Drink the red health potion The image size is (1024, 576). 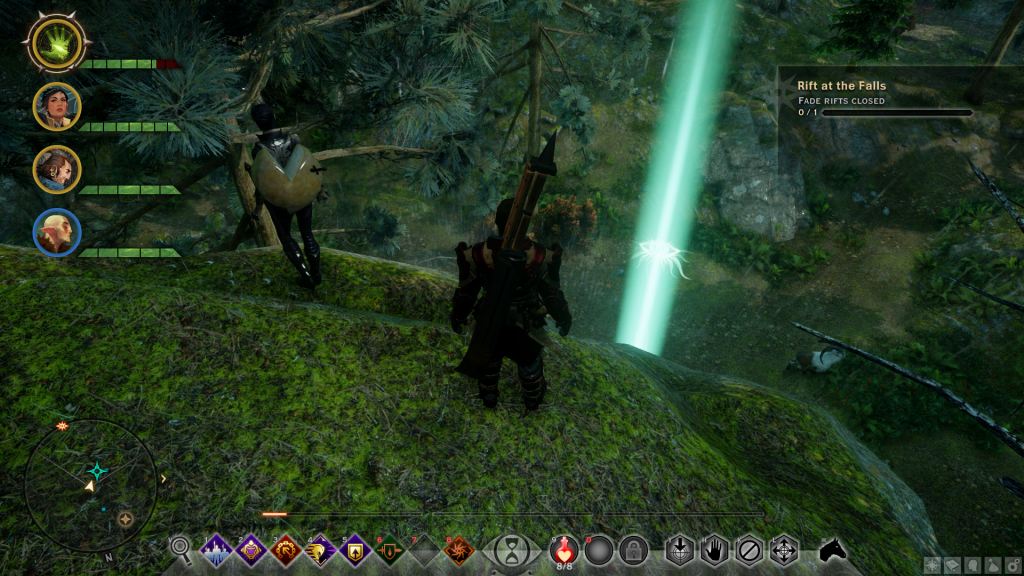point(565,549)
